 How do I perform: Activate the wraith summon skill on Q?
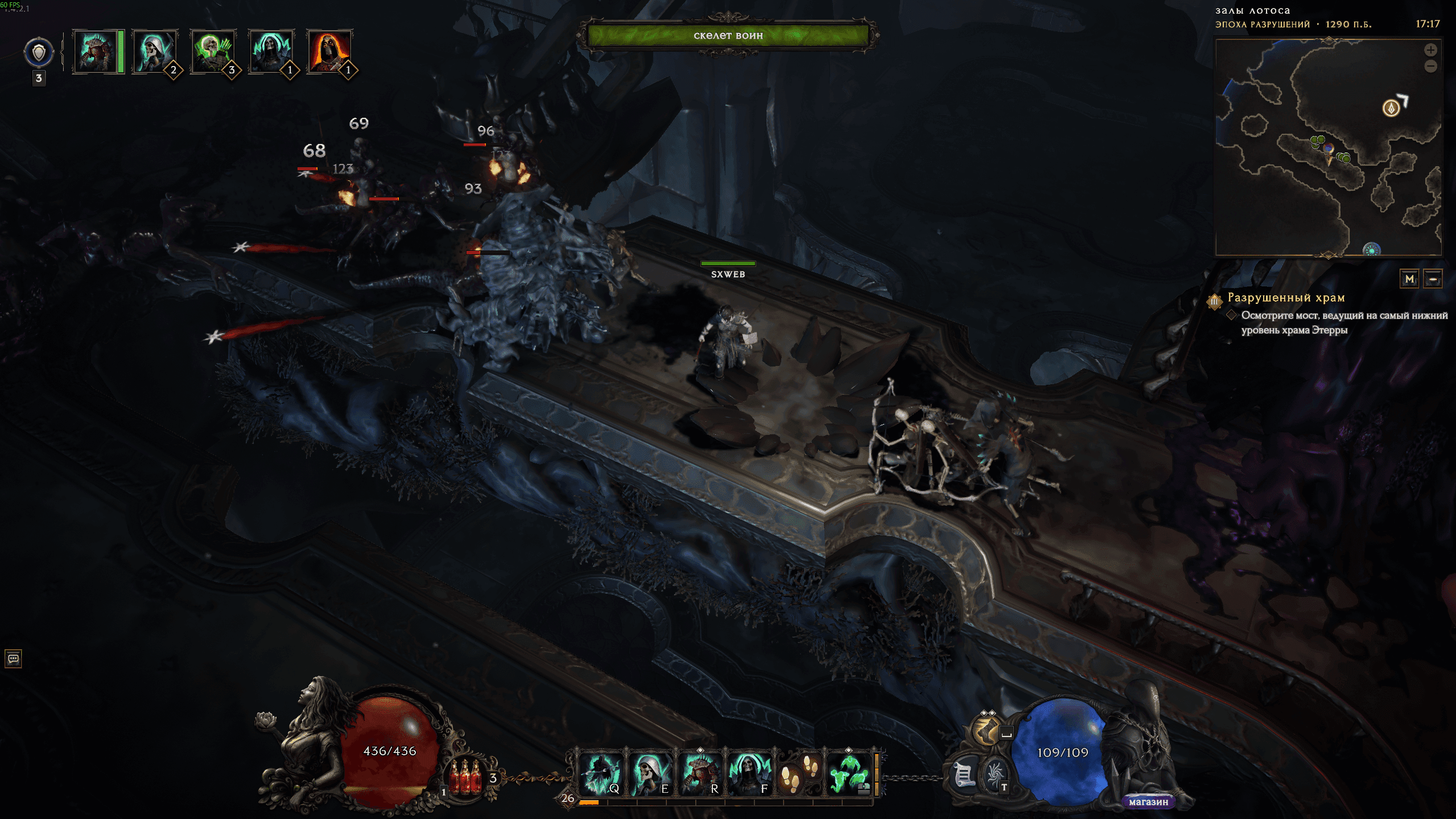(599, 774)
